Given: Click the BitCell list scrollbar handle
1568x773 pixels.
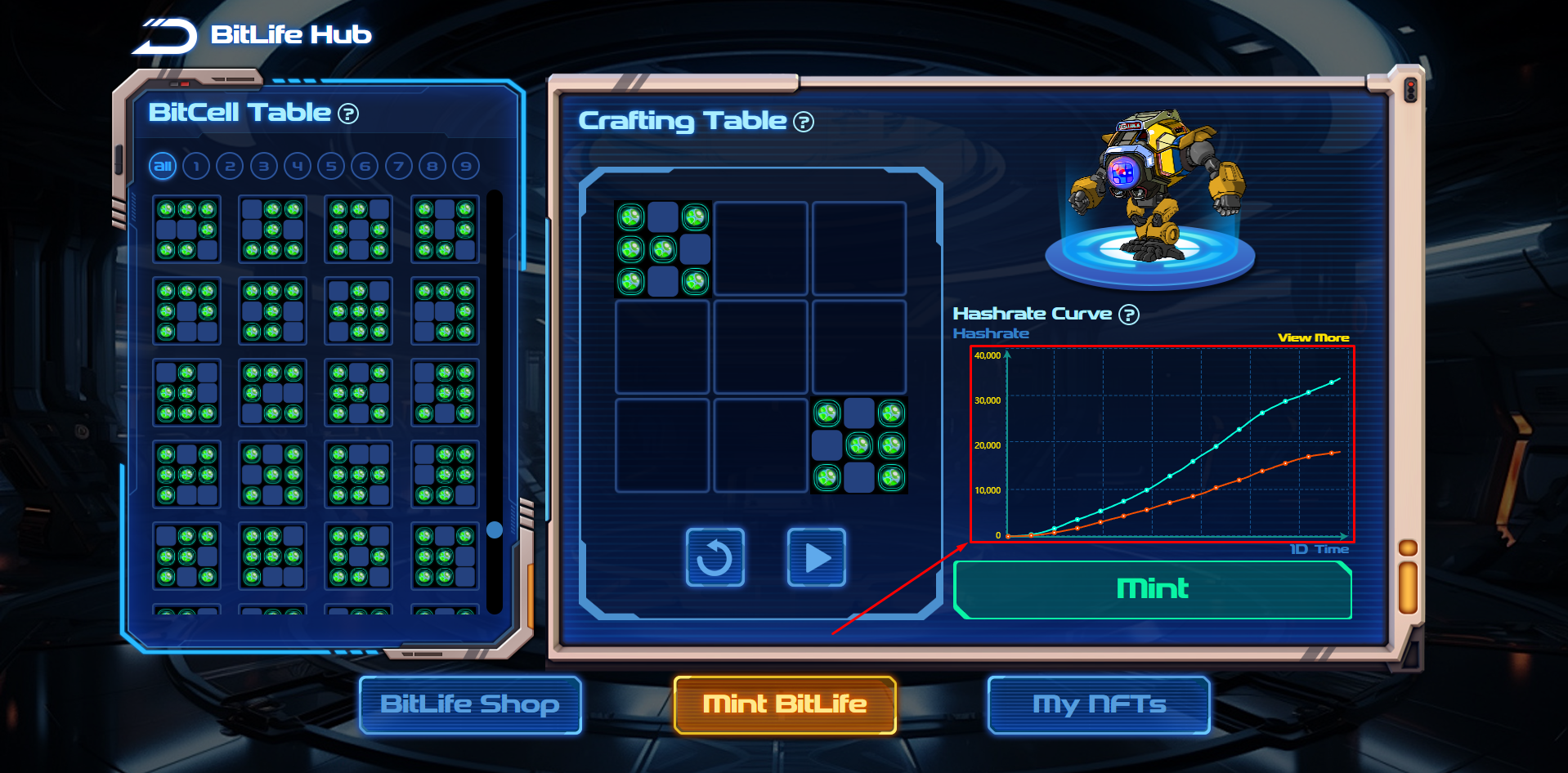Looking at the screenshot, I should click(x=495, y=529).
